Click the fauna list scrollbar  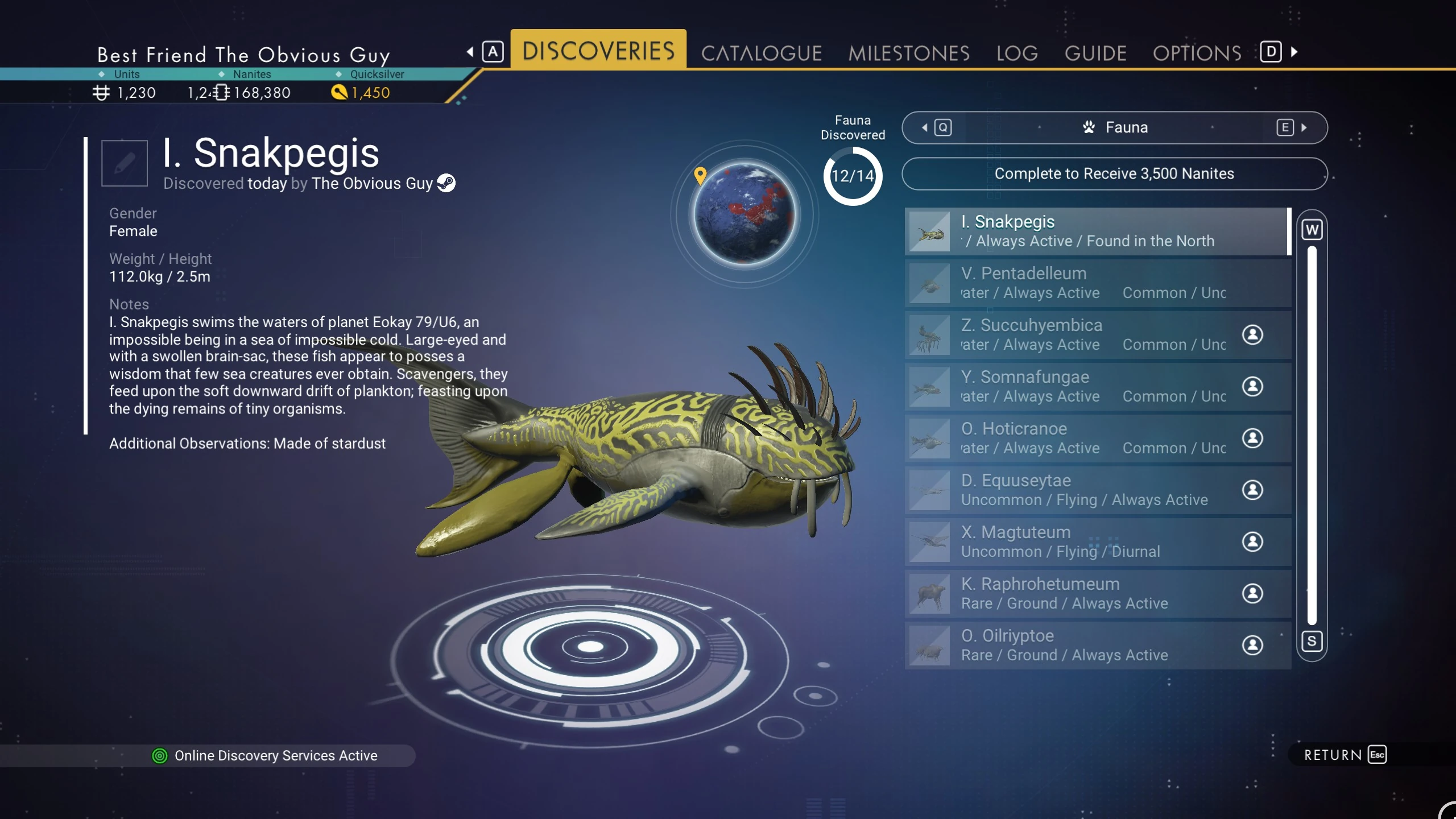tap(1312, 435)
